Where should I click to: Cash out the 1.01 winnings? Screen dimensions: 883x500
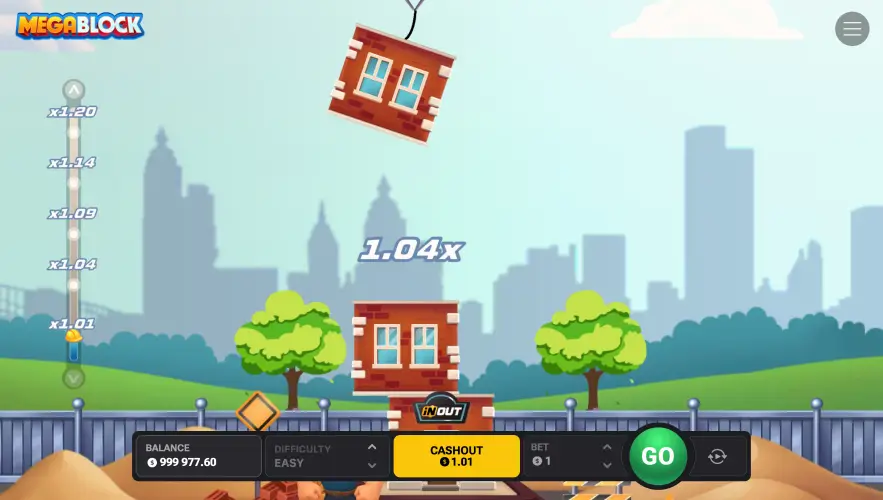(456, 456)
